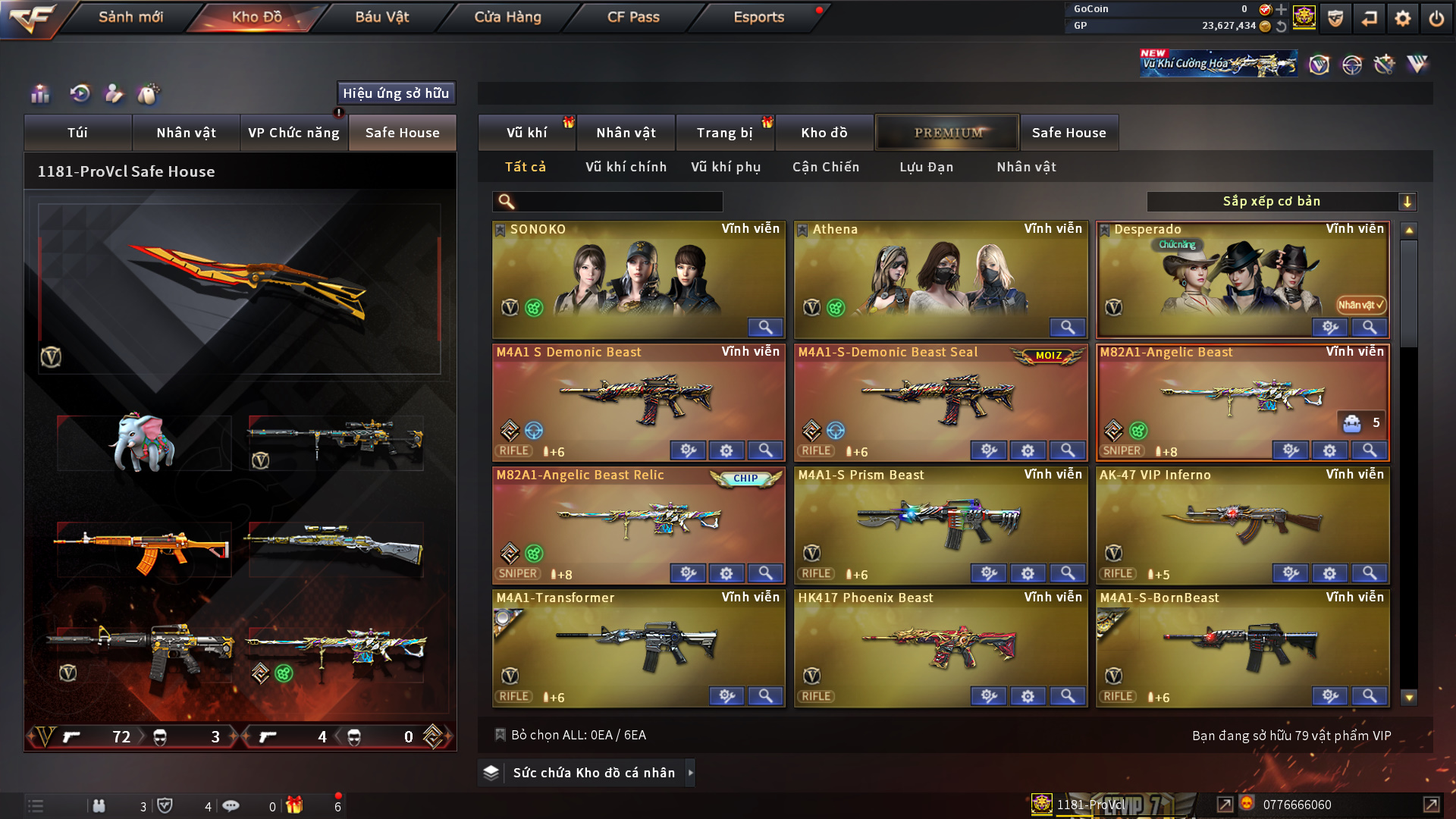Open the Sắp xếp cơ bản dropdown
Screen dimensions: 1456x819
click(x=1281, y=202)
